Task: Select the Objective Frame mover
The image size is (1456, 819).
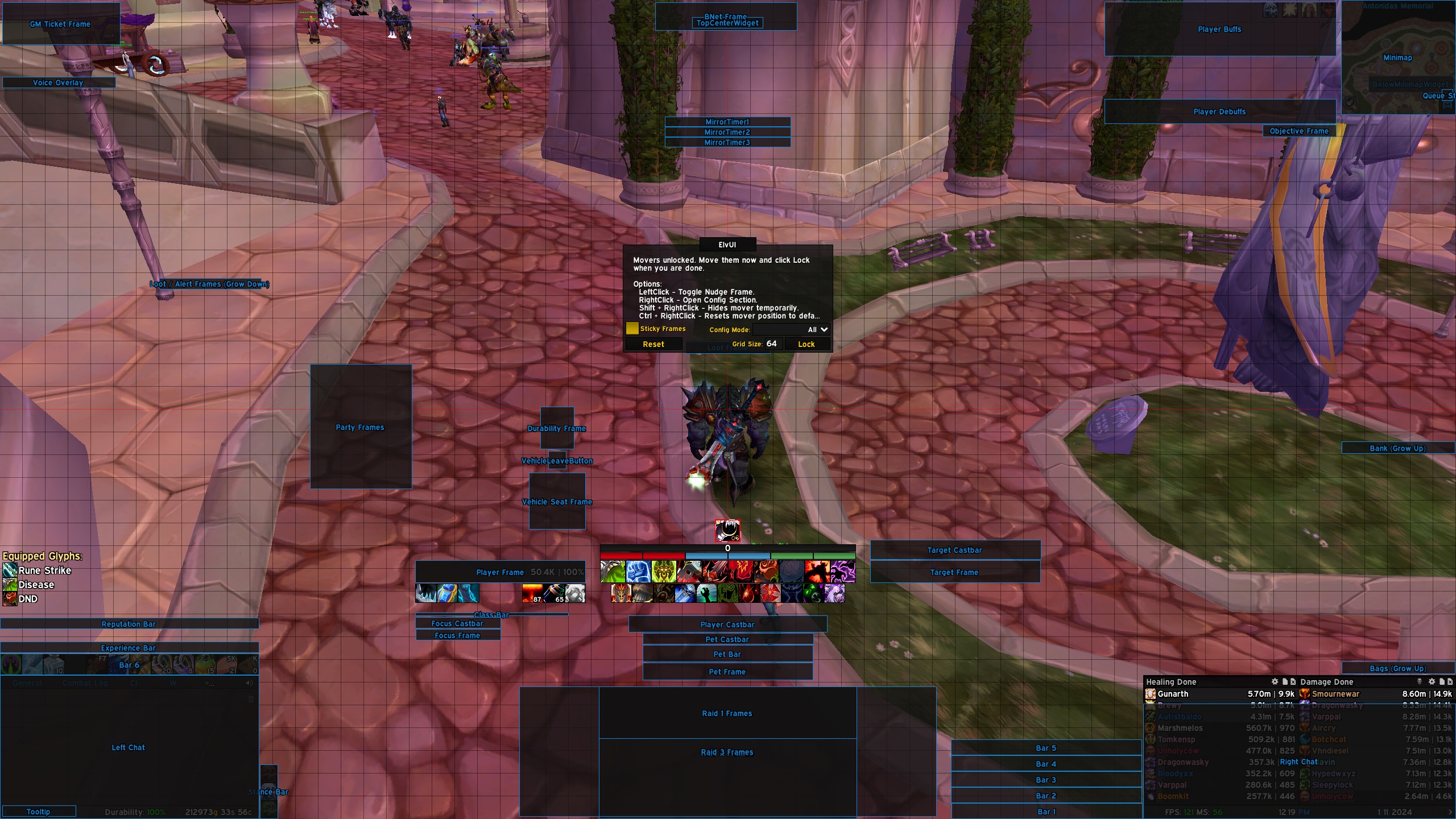Action: click(1299, 131)
